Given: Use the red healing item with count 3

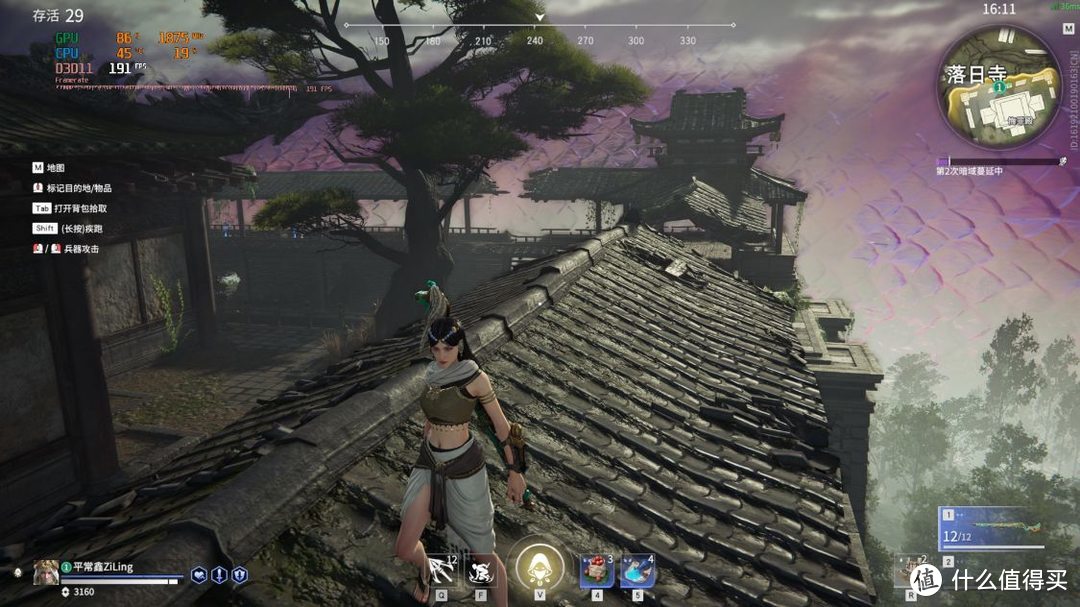Looking at the screenshot, I should pos(597,571).
